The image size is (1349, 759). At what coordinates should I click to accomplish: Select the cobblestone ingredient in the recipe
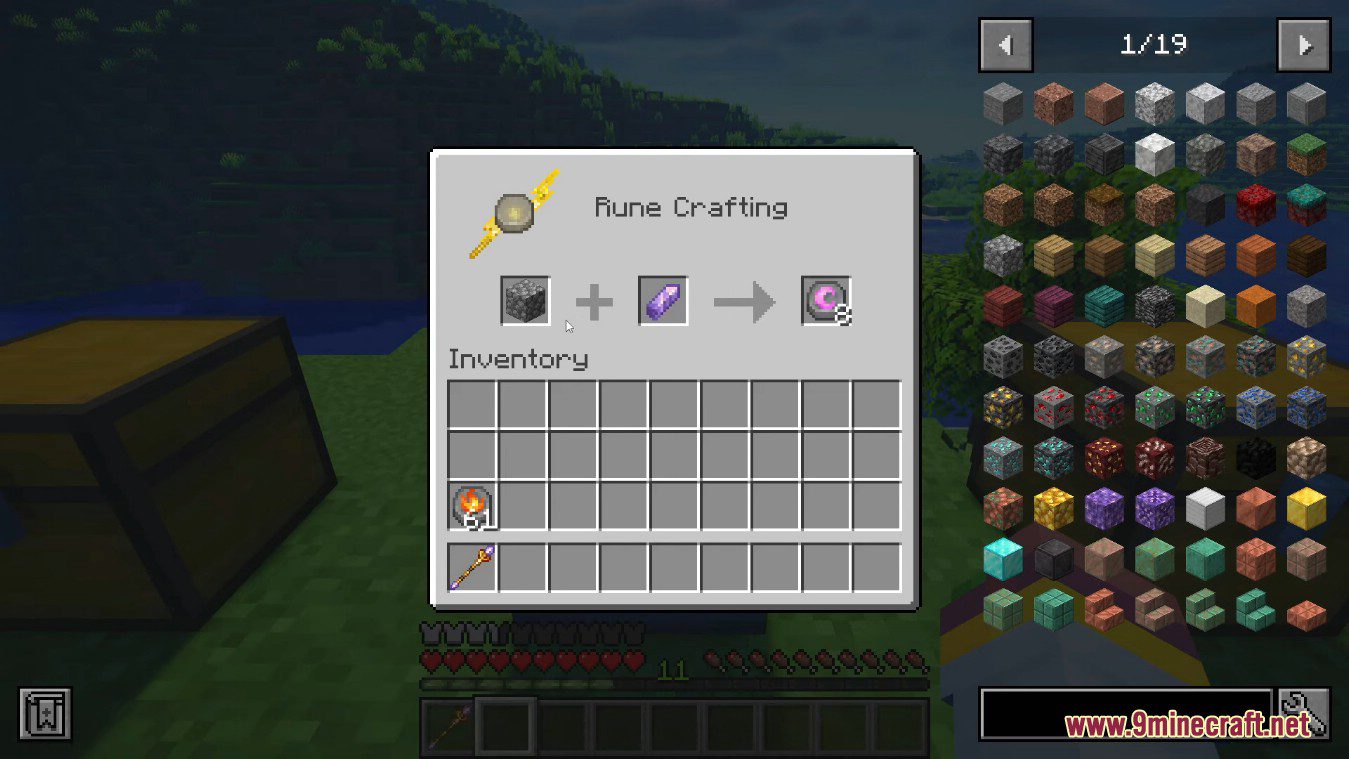tap(525, 300)
